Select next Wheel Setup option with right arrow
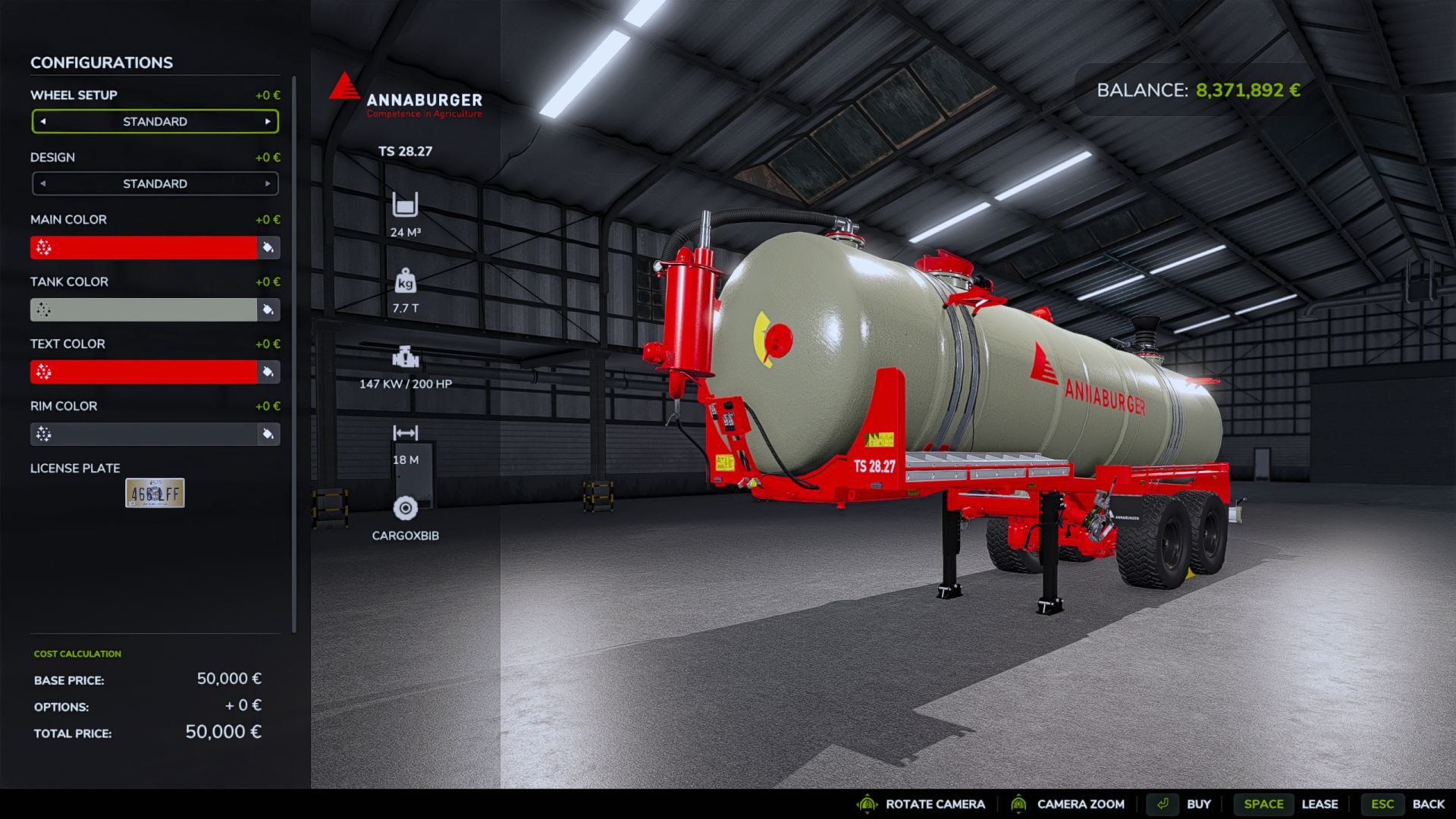This screenshot has width=1456, height=819. tap(268, 121)
